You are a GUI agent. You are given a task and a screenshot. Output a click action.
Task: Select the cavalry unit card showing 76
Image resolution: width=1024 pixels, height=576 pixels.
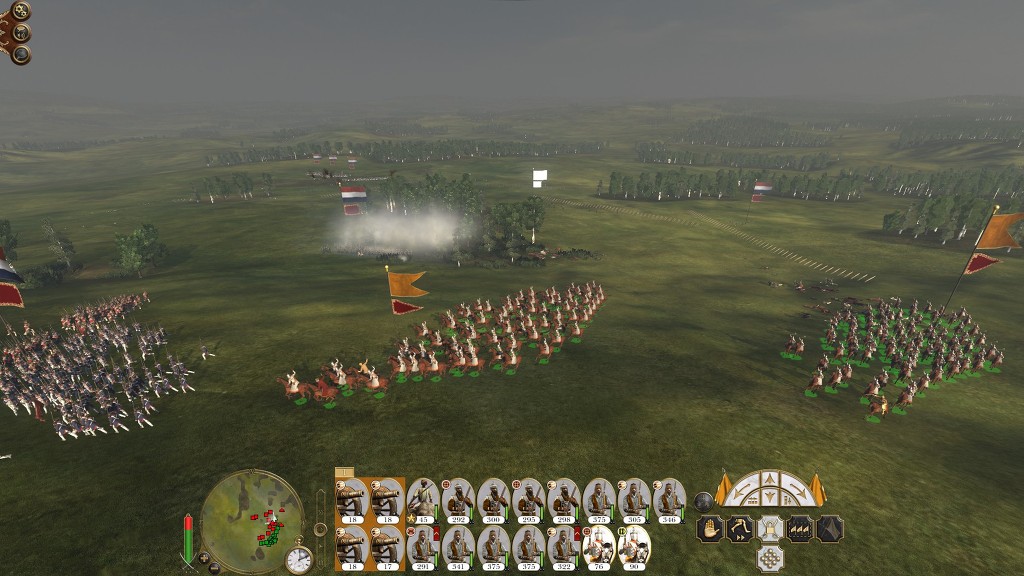pos(599,547)
